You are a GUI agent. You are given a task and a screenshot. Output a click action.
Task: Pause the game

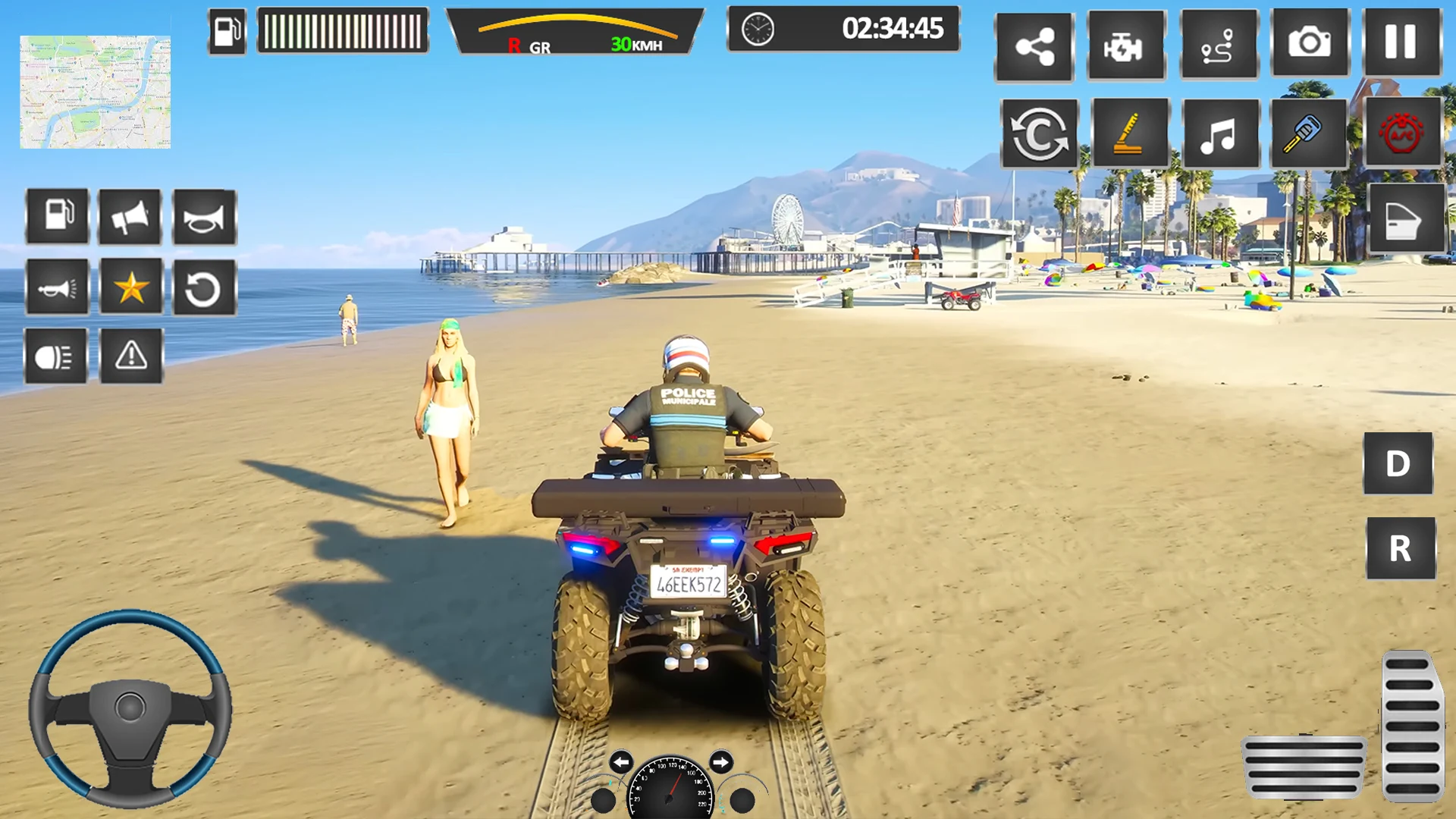[x=1401, y=43]
